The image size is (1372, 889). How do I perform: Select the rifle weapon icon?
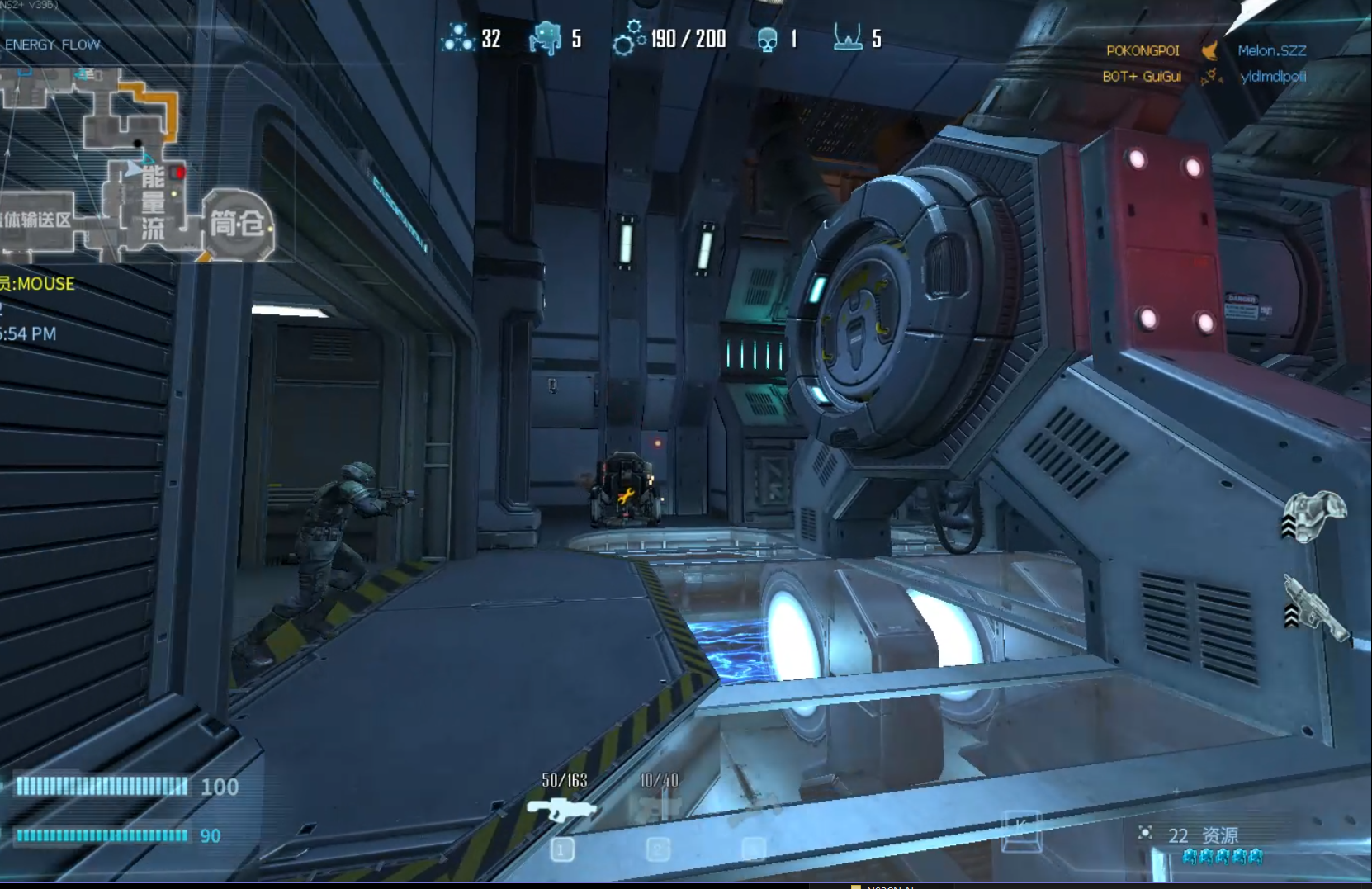pos(562,808)
